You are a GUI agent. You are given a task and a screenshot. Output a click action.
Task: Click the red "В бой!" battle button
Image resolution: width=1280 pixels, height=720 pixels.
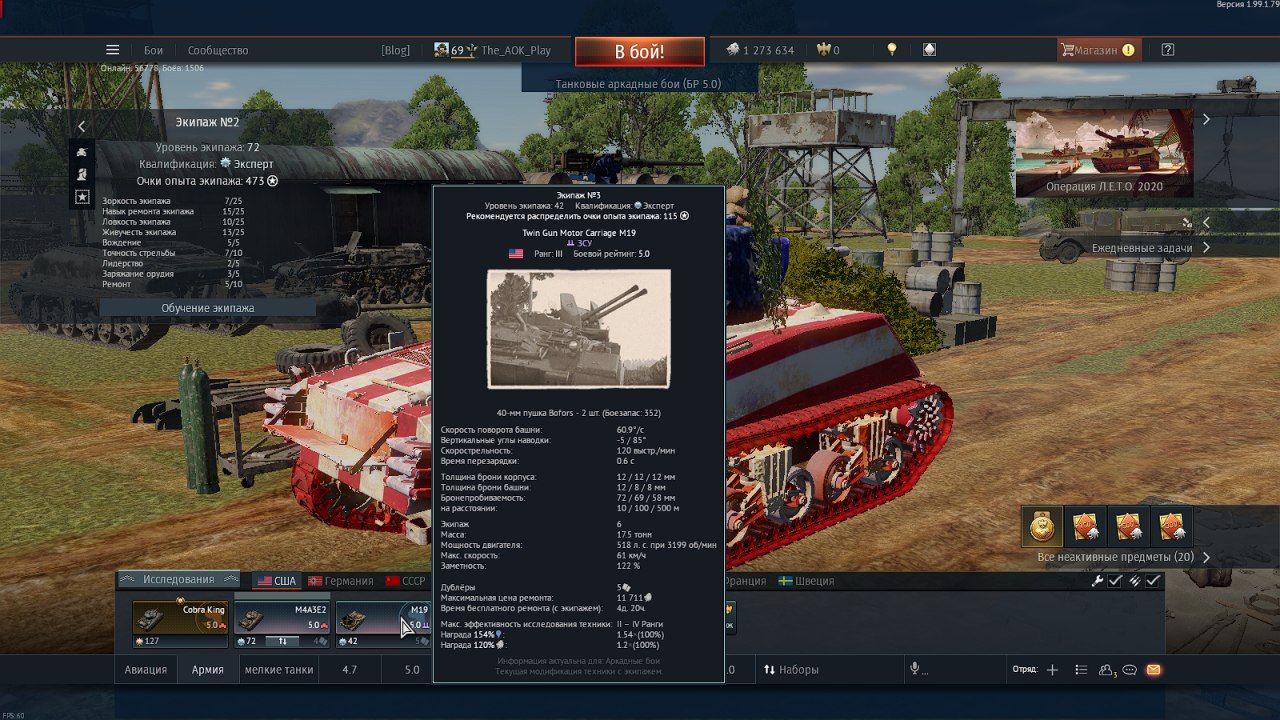tap(639, 51)
